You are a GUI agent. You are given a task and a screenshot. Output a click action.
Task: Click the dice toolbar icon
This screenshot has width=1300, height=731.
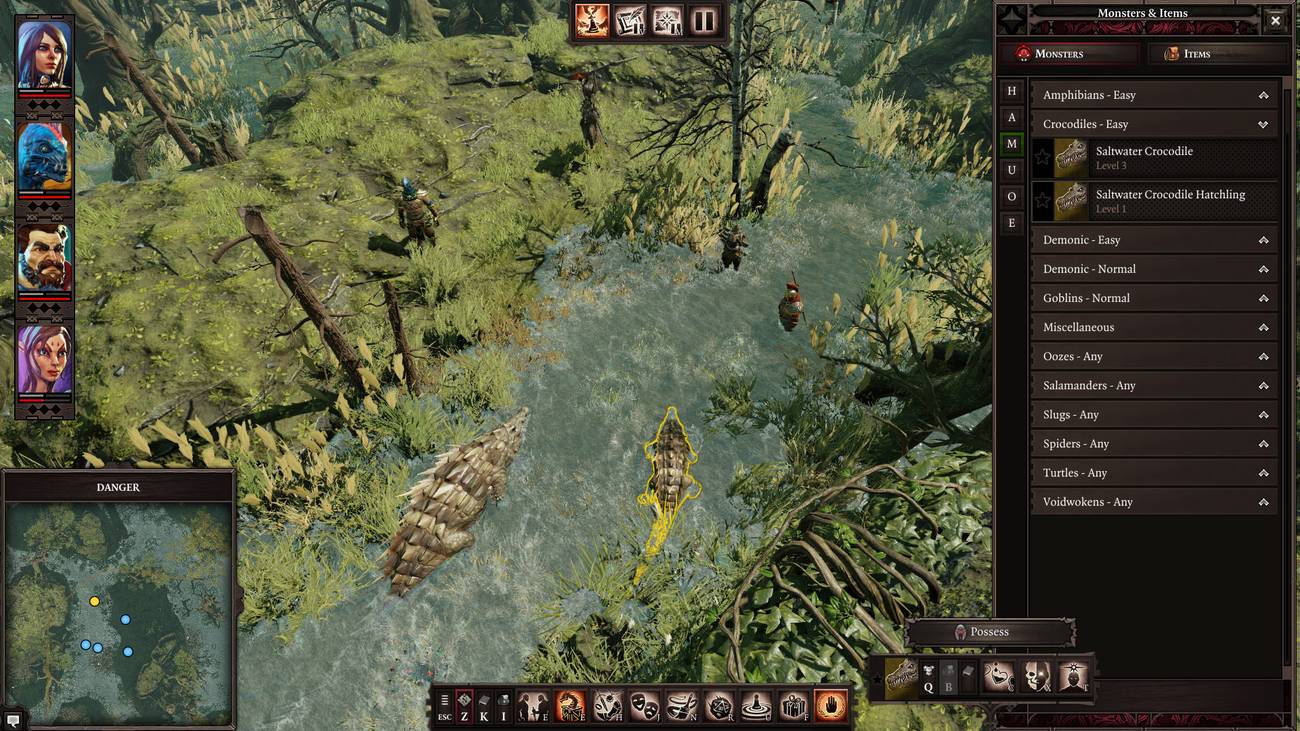[719, 707]
